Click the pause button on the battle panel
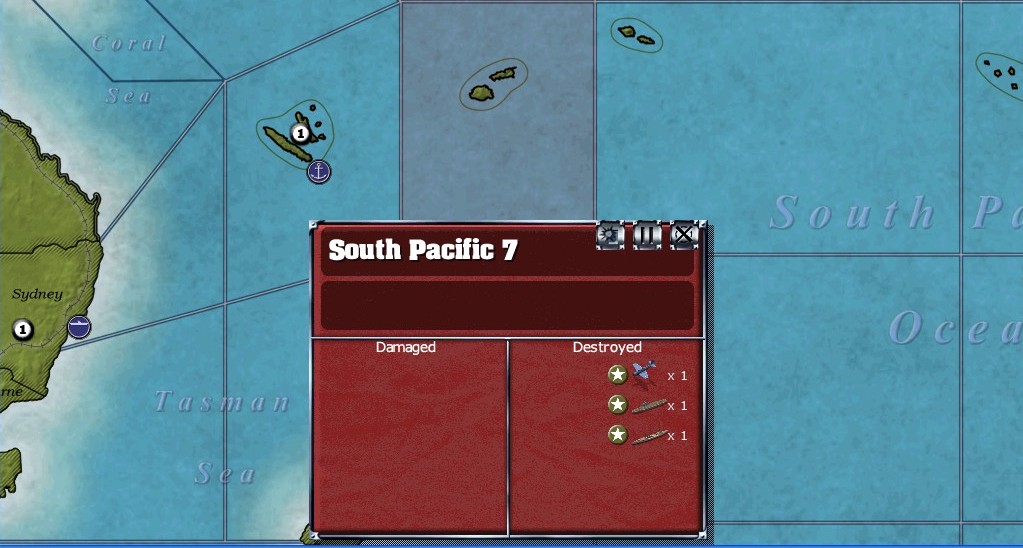Screen dimensions: 1023x548 coord(647,236)
